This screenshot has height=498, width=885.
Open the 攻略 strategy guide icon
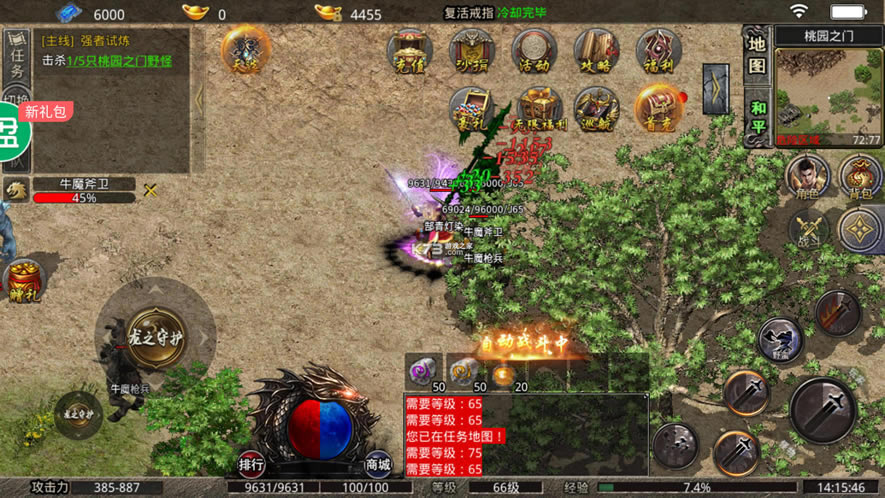tap(596, 50)
